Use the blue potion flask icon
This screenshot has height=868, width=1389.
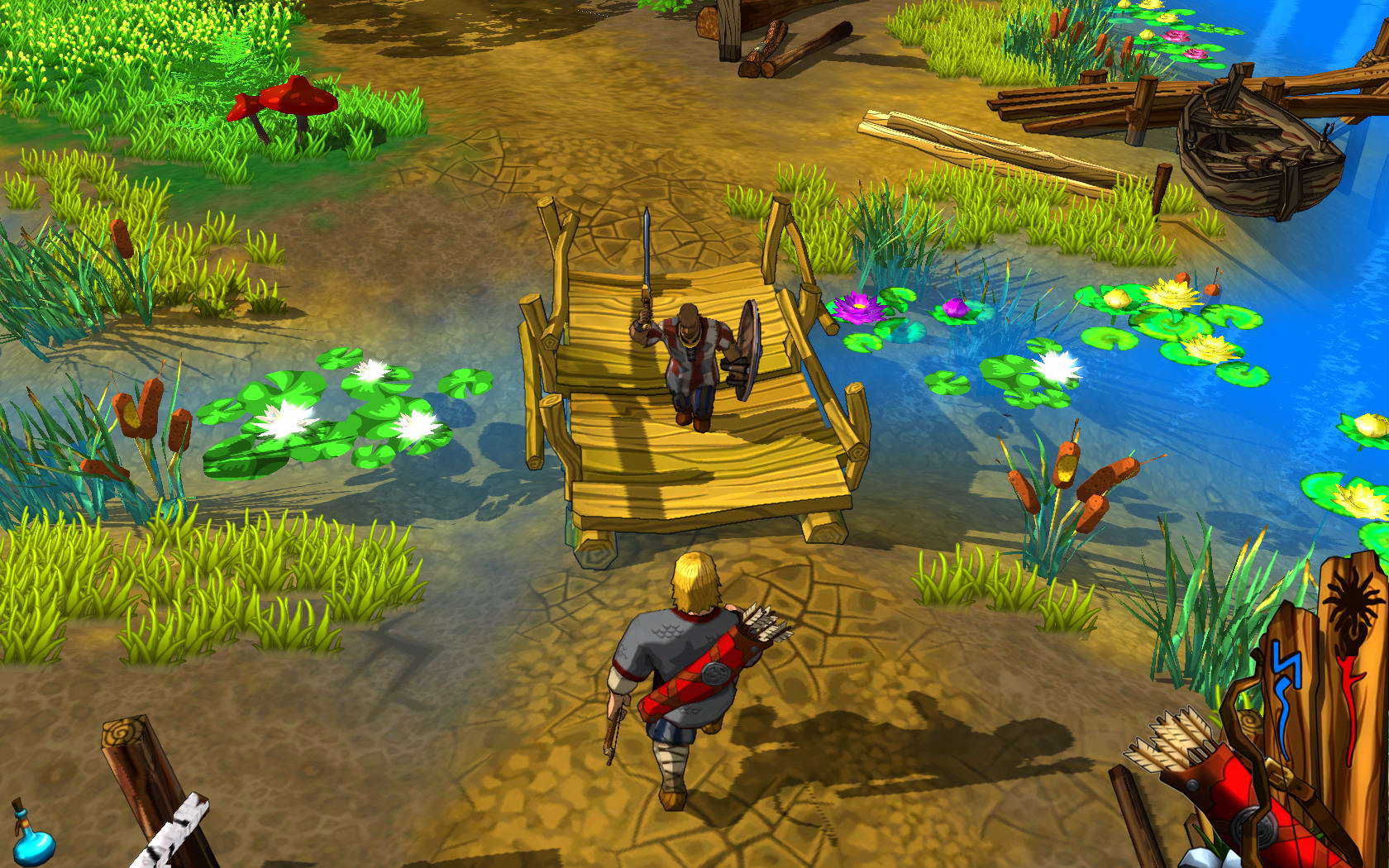point(33,835)
